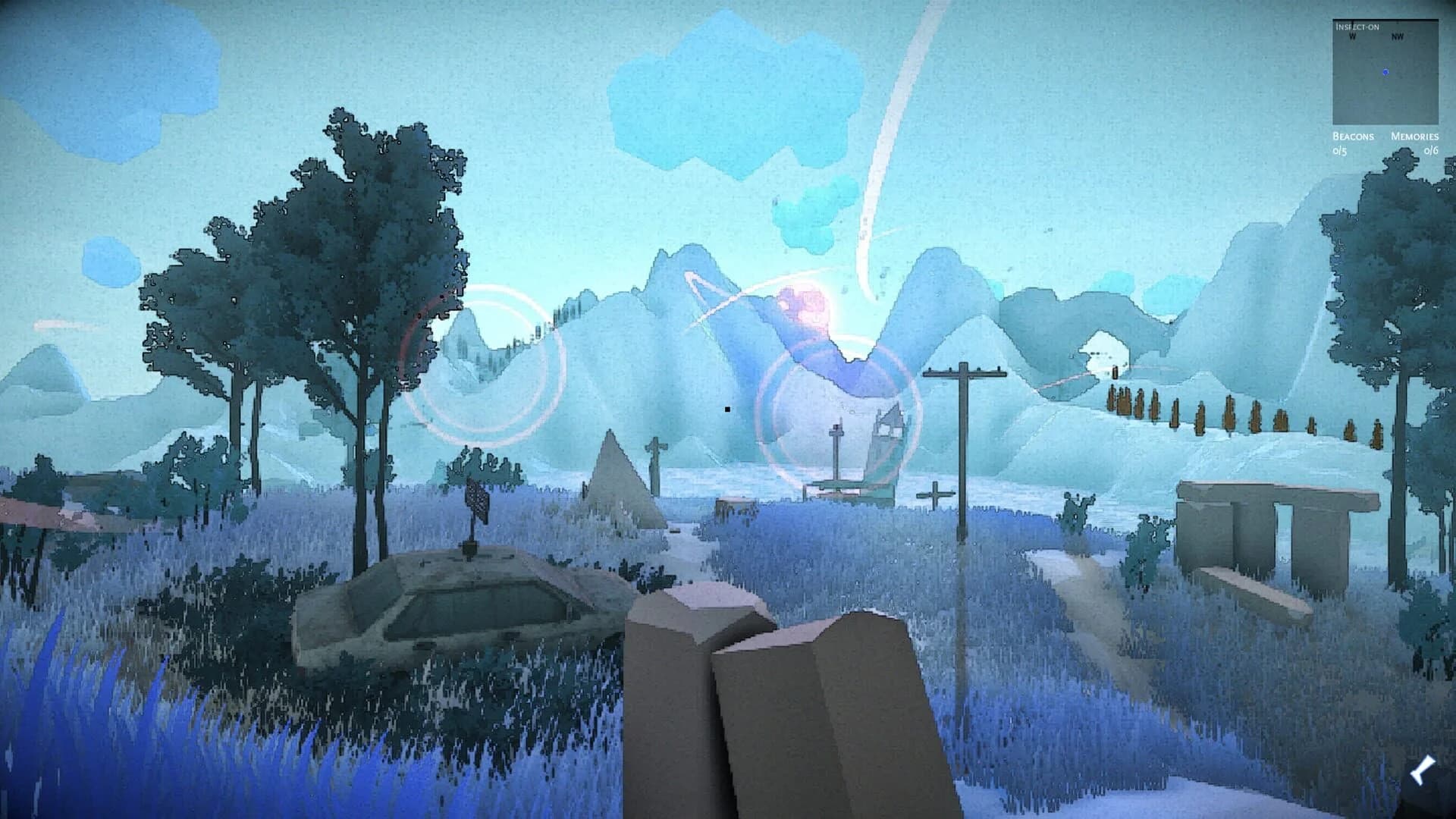The image size is (1456, 819).
Task: Select the Beacons label in the HUD
Action: click(x=1353, y=136)
